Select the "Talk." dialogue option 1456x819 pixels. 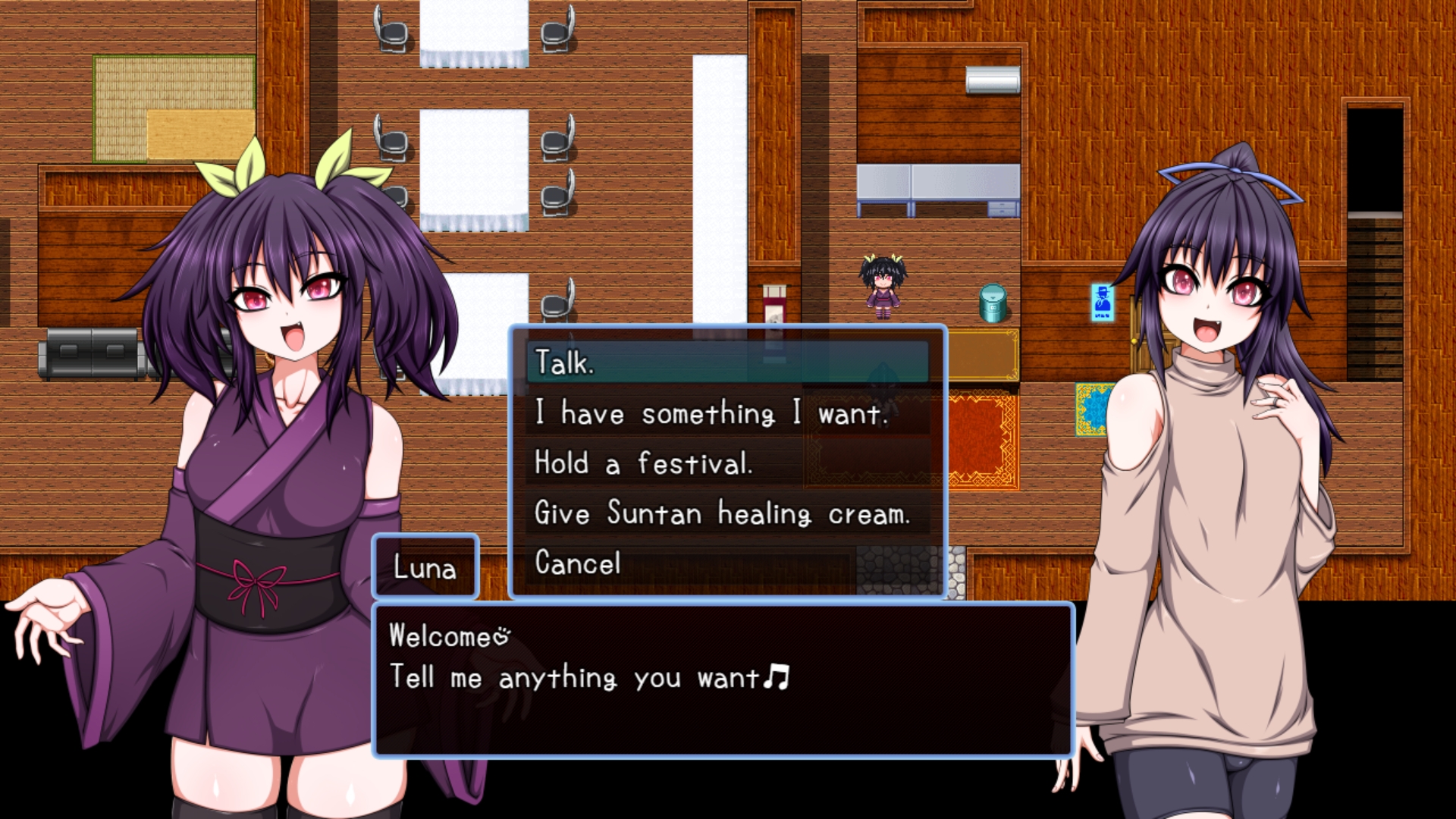[x=726, y=362]
